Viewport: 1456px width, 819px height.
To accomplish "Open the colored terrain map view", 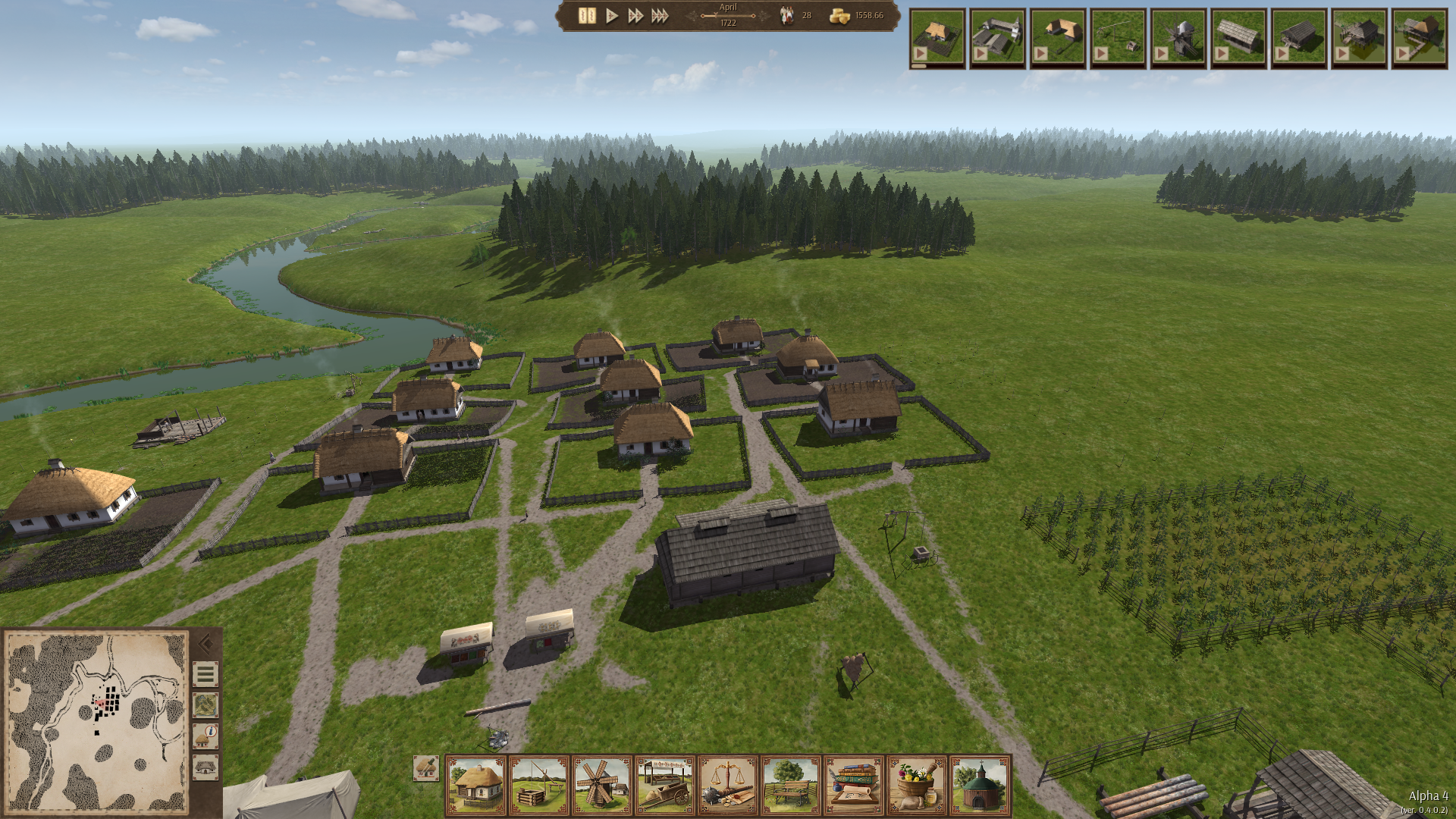I will click(206, 705).
